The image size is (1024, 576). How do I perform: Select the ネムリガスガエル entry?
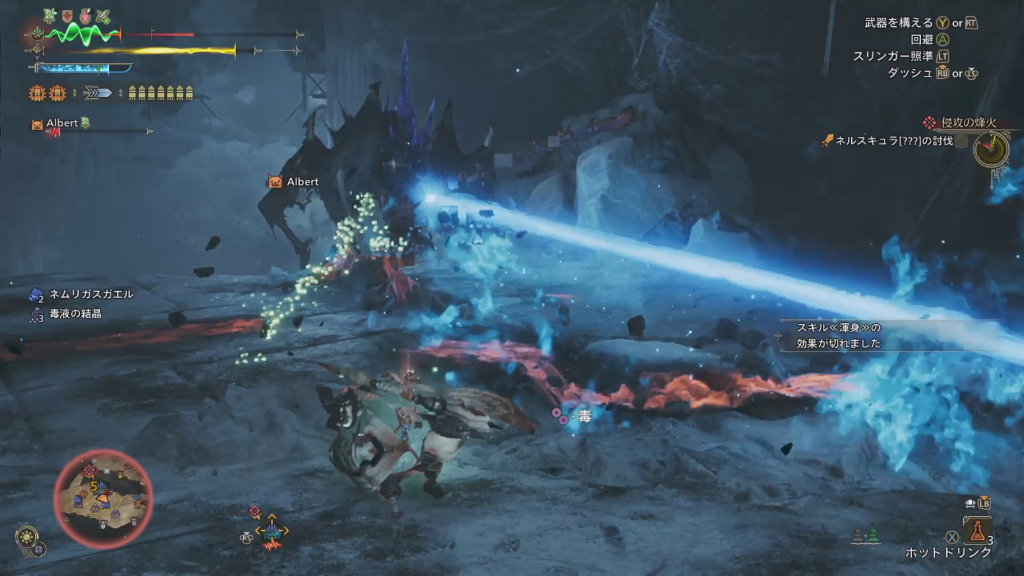(x=90, y=295)
